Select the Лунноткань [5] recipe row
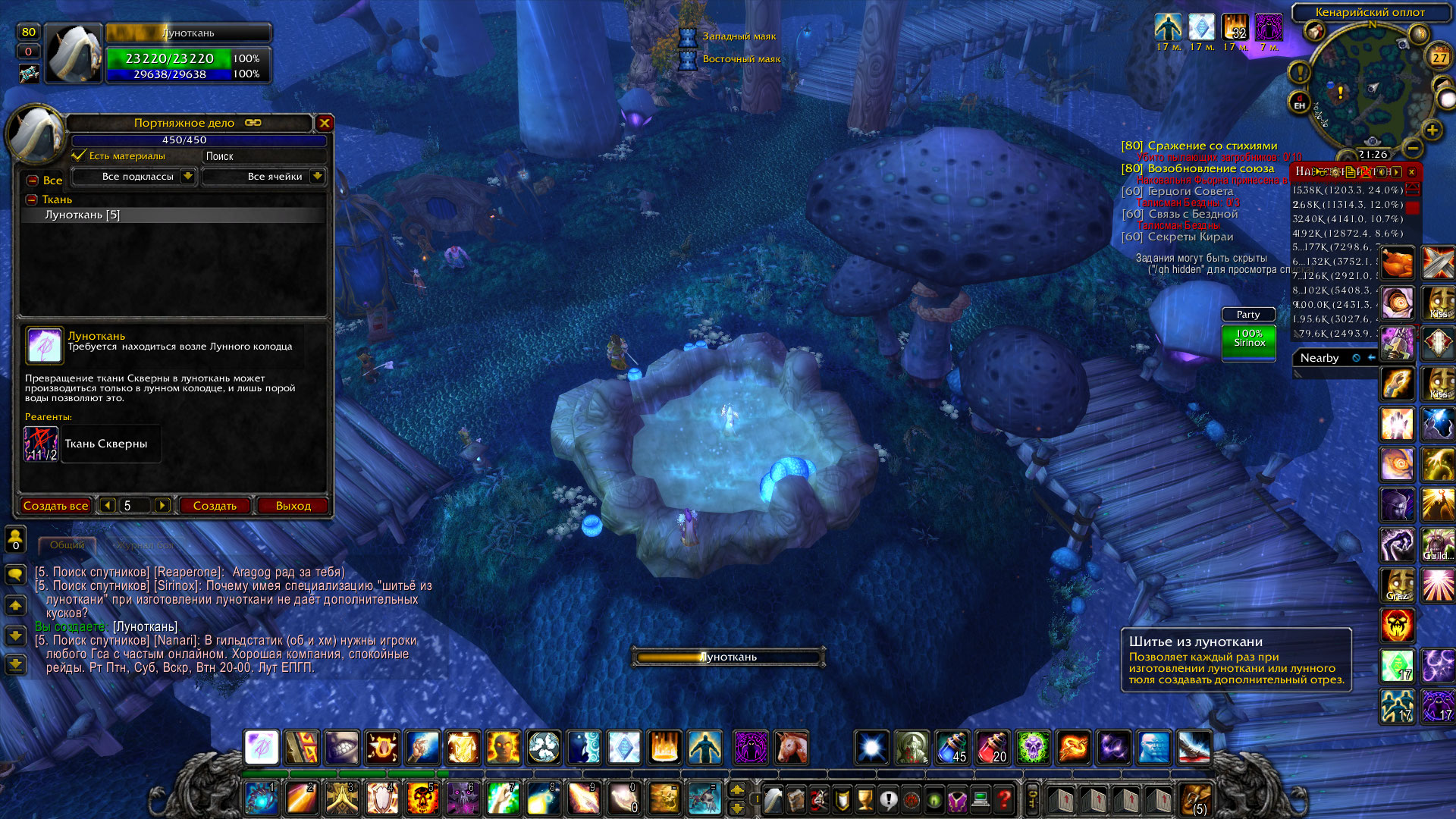The height and width of the screenshot is (819, 1456). point(82,215)
